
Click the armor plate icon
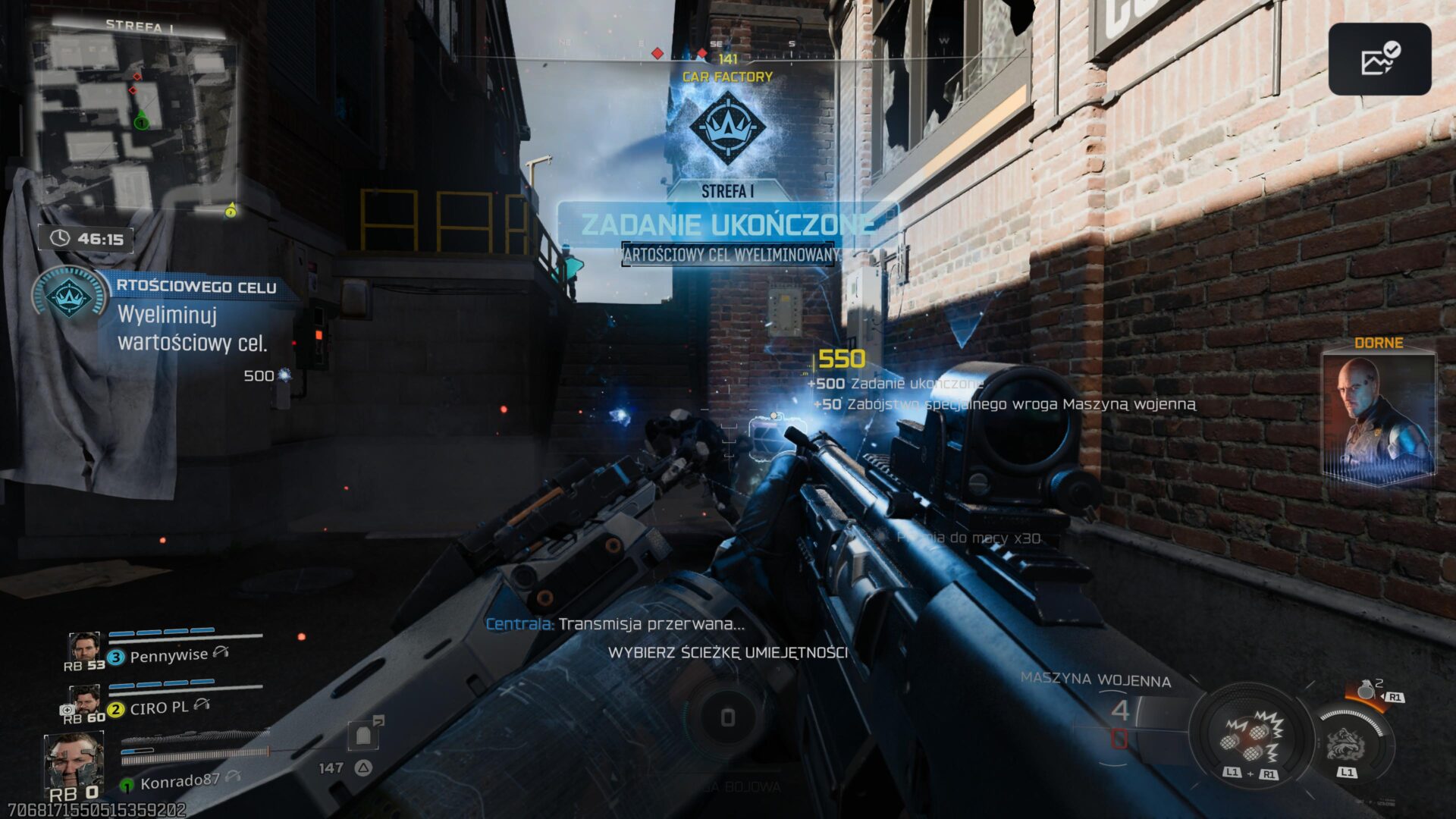point(364,734)
